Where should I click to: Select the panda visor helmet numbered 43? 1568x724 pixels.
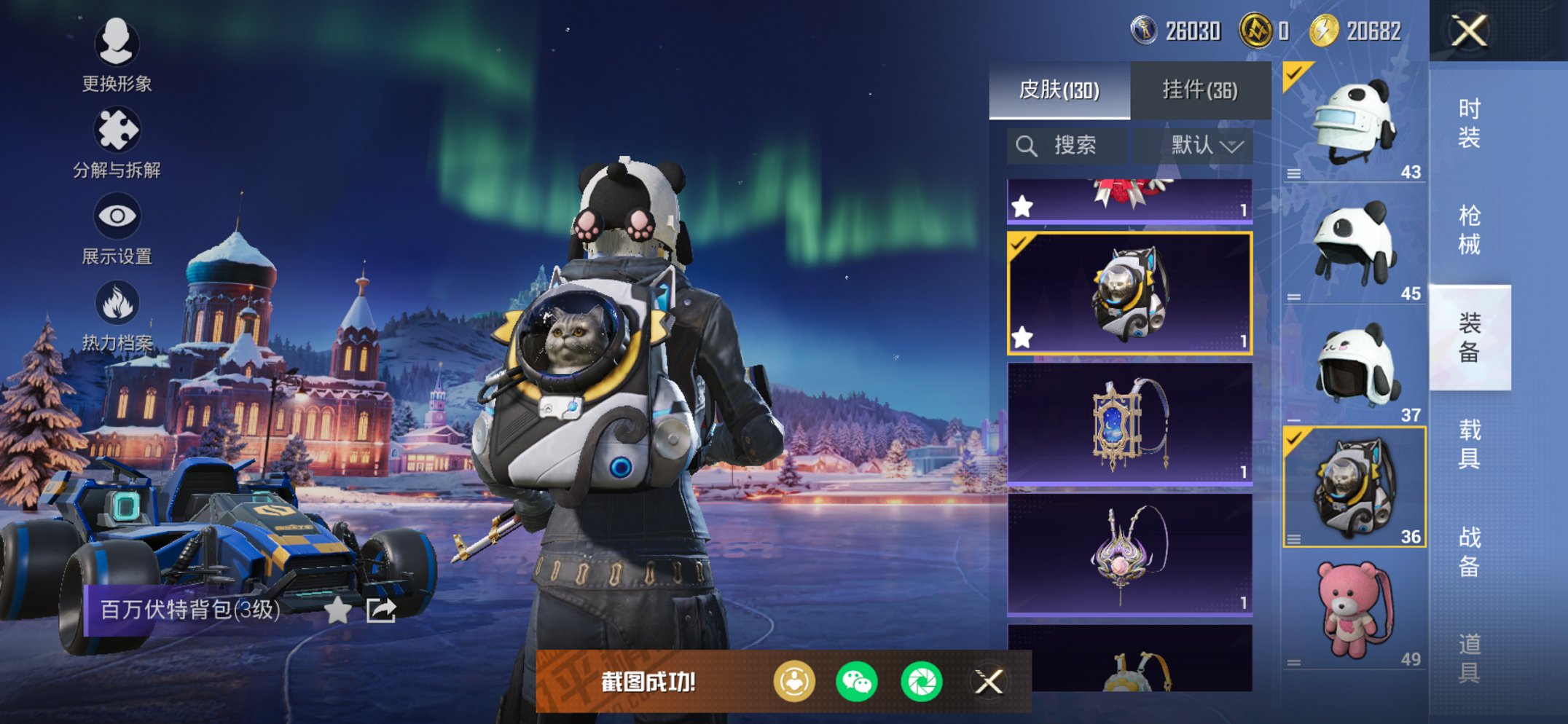point(1354,122)
